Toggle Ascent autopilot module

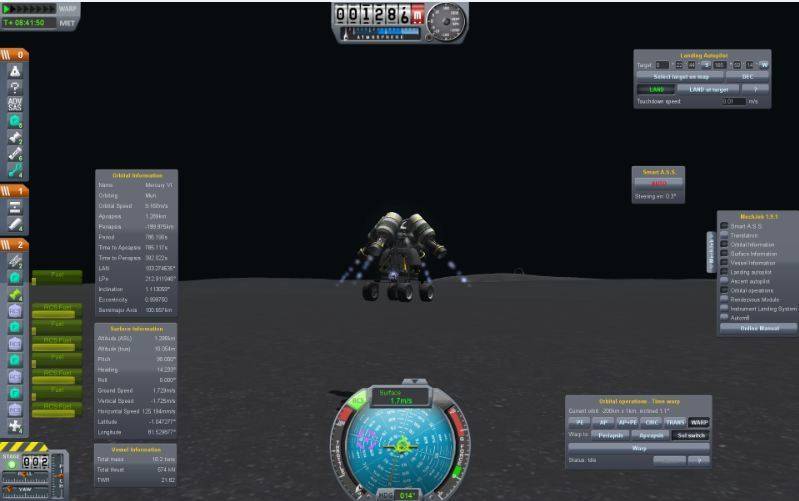(724, 280)
